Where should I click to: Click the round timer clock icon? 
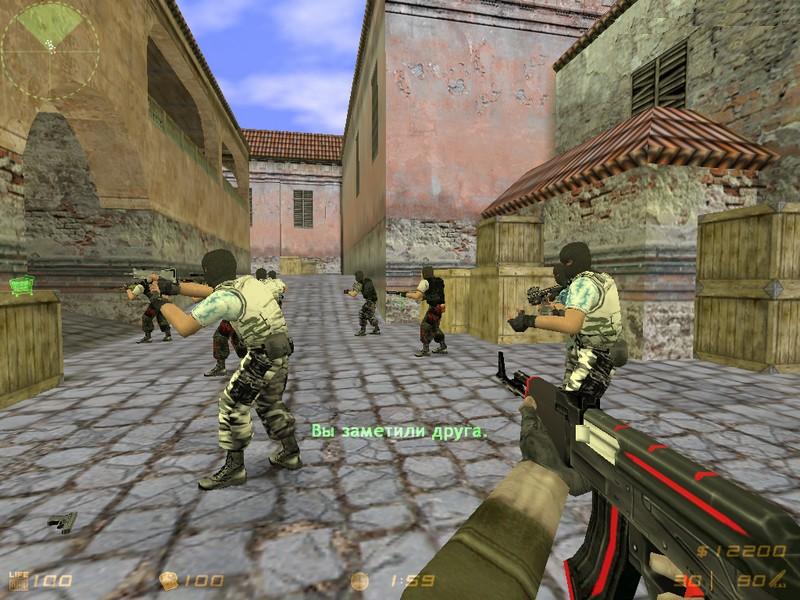(360, 581)
